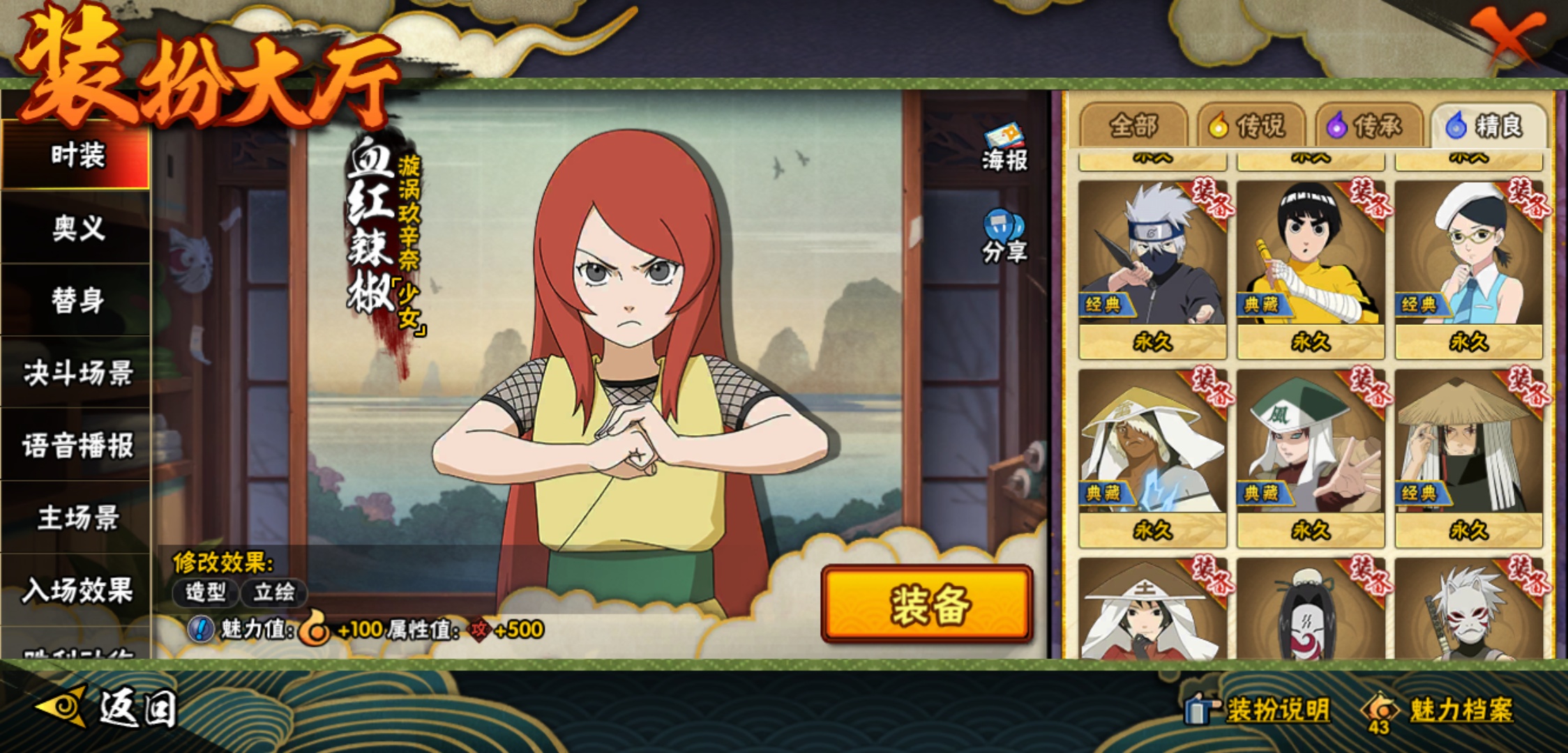
Task: Select the Rock Lee yellow jumpsuit costume
Action: click(1310, 268)
